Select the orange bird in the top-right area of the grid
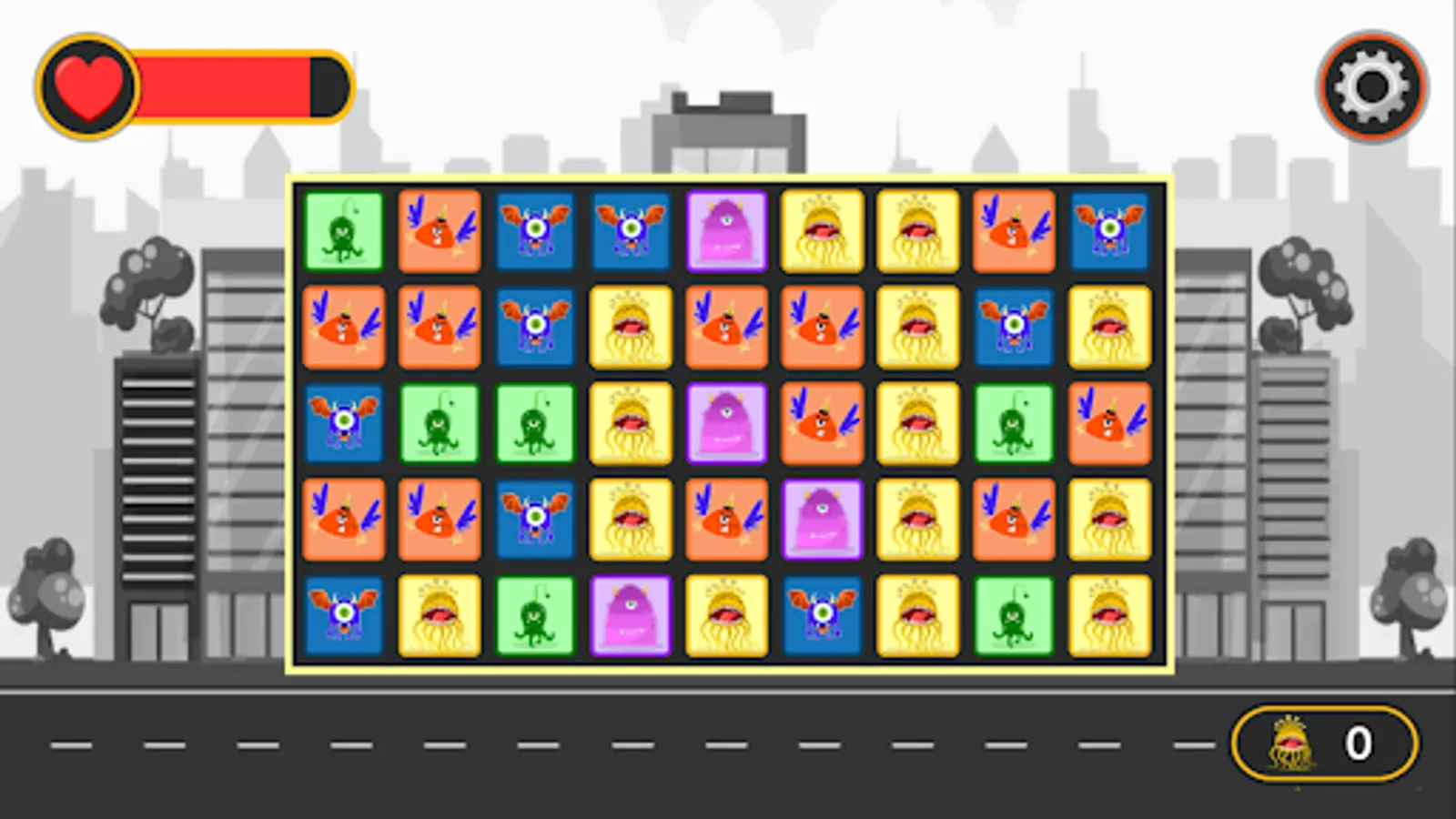Image resolution: width=1456 pixels, height=819 pixels. [1013, 232]
